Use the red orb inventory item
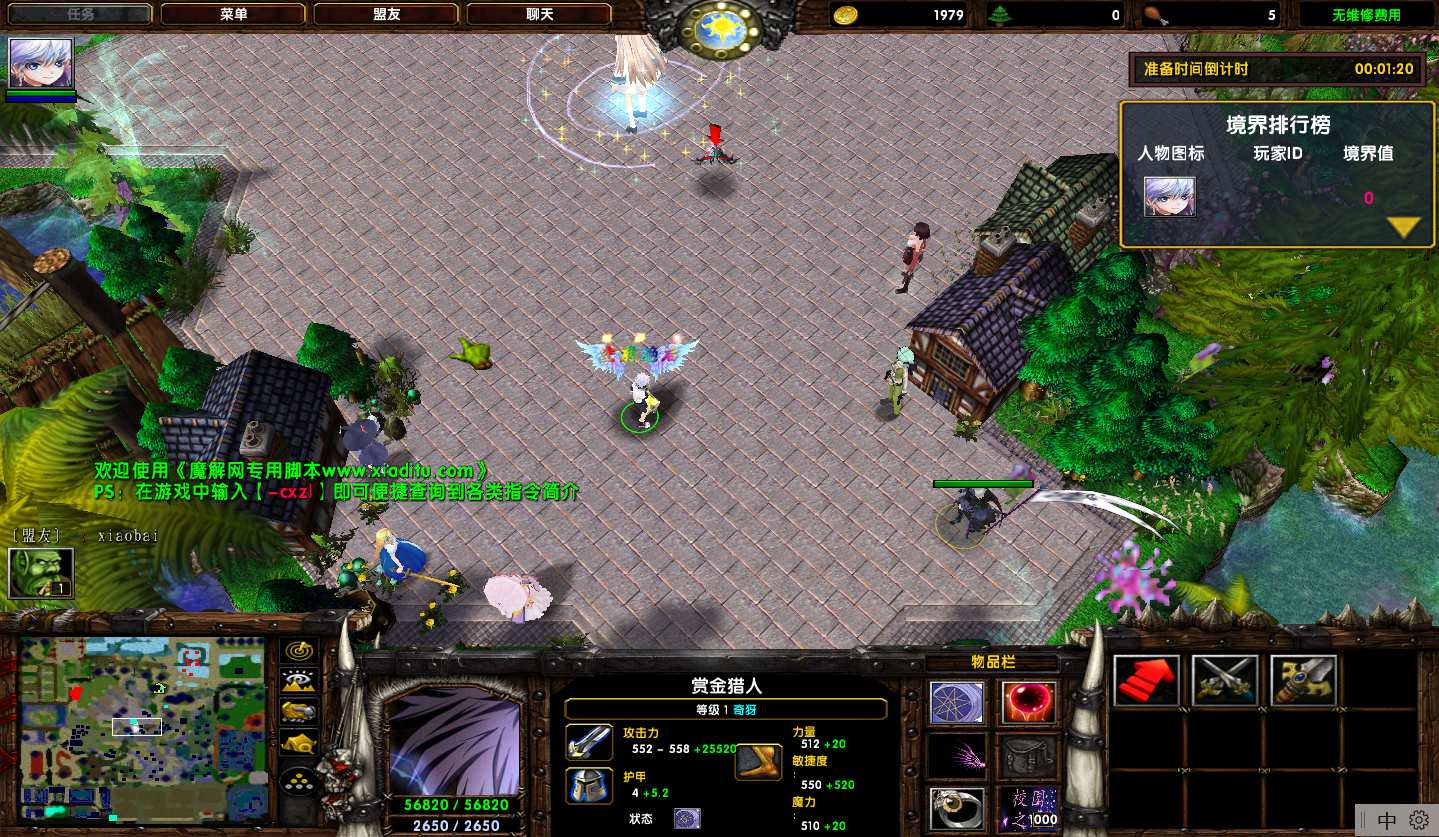The height and width of the screenshot is (837, 1439). pyautogui.click(x=1028, y=702)
